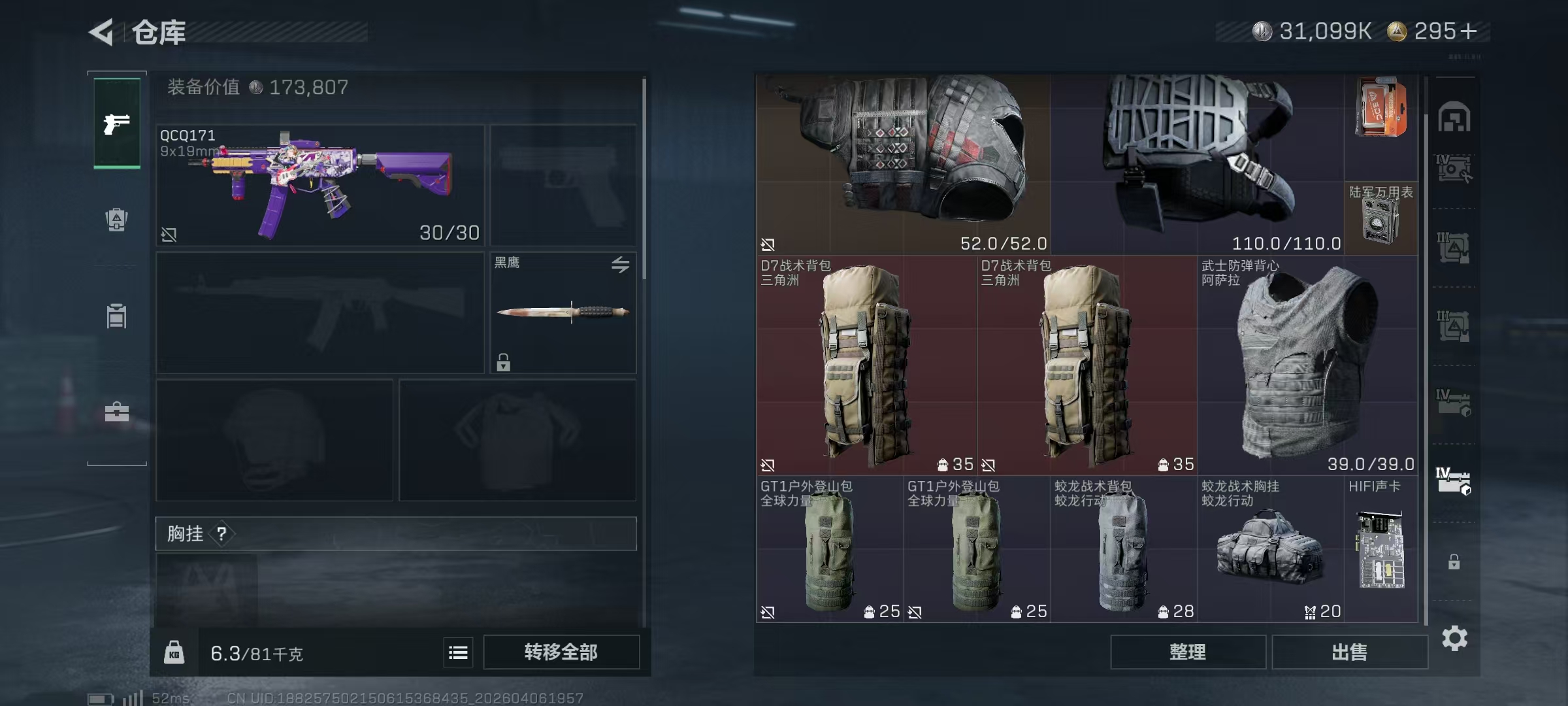Viewport: 1568px width, 706px height.
Task: Switch to the briefcase tab
Action: (x=117, y=412)
